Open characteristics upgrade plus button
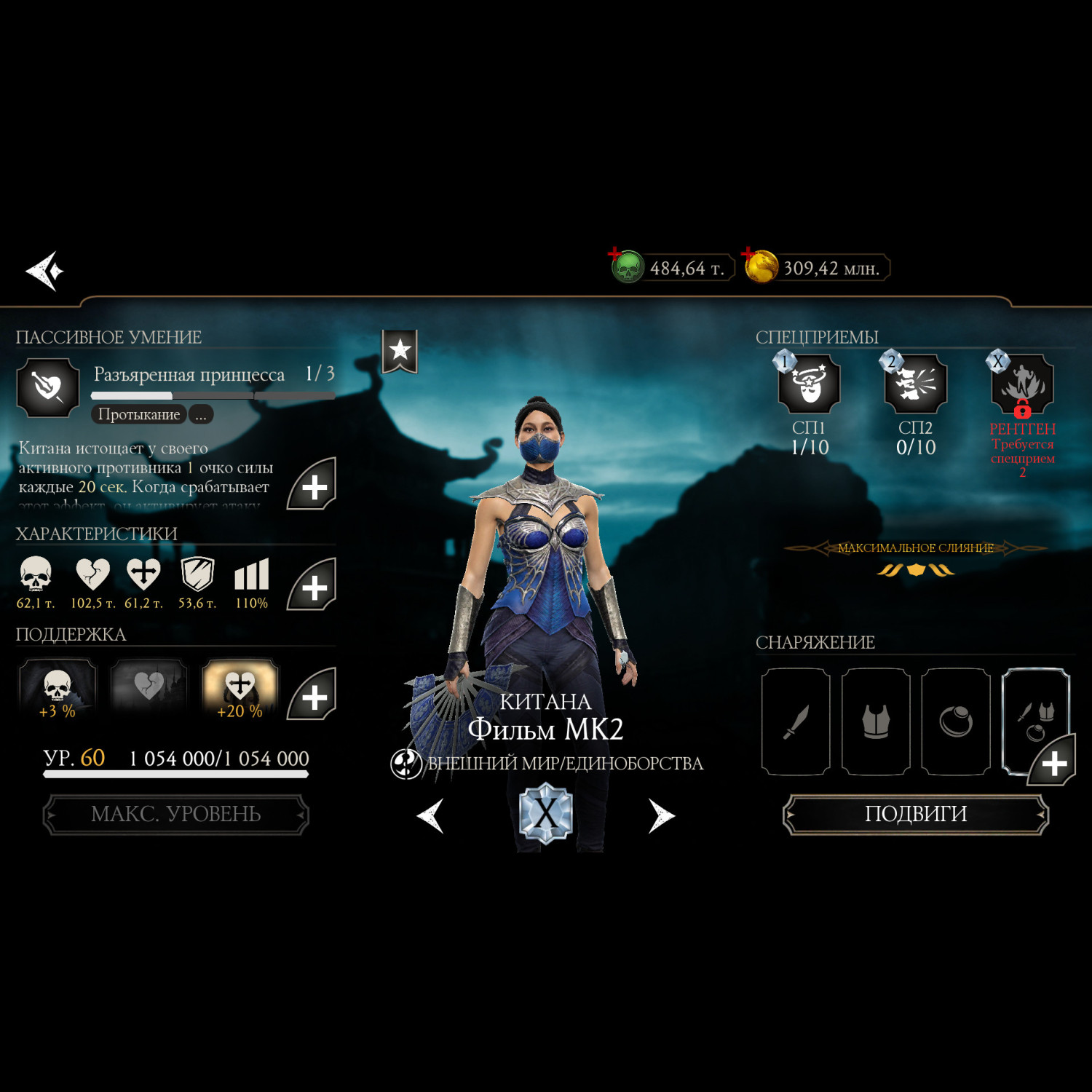1092x1092 pixels. click(x=312, y=586)
